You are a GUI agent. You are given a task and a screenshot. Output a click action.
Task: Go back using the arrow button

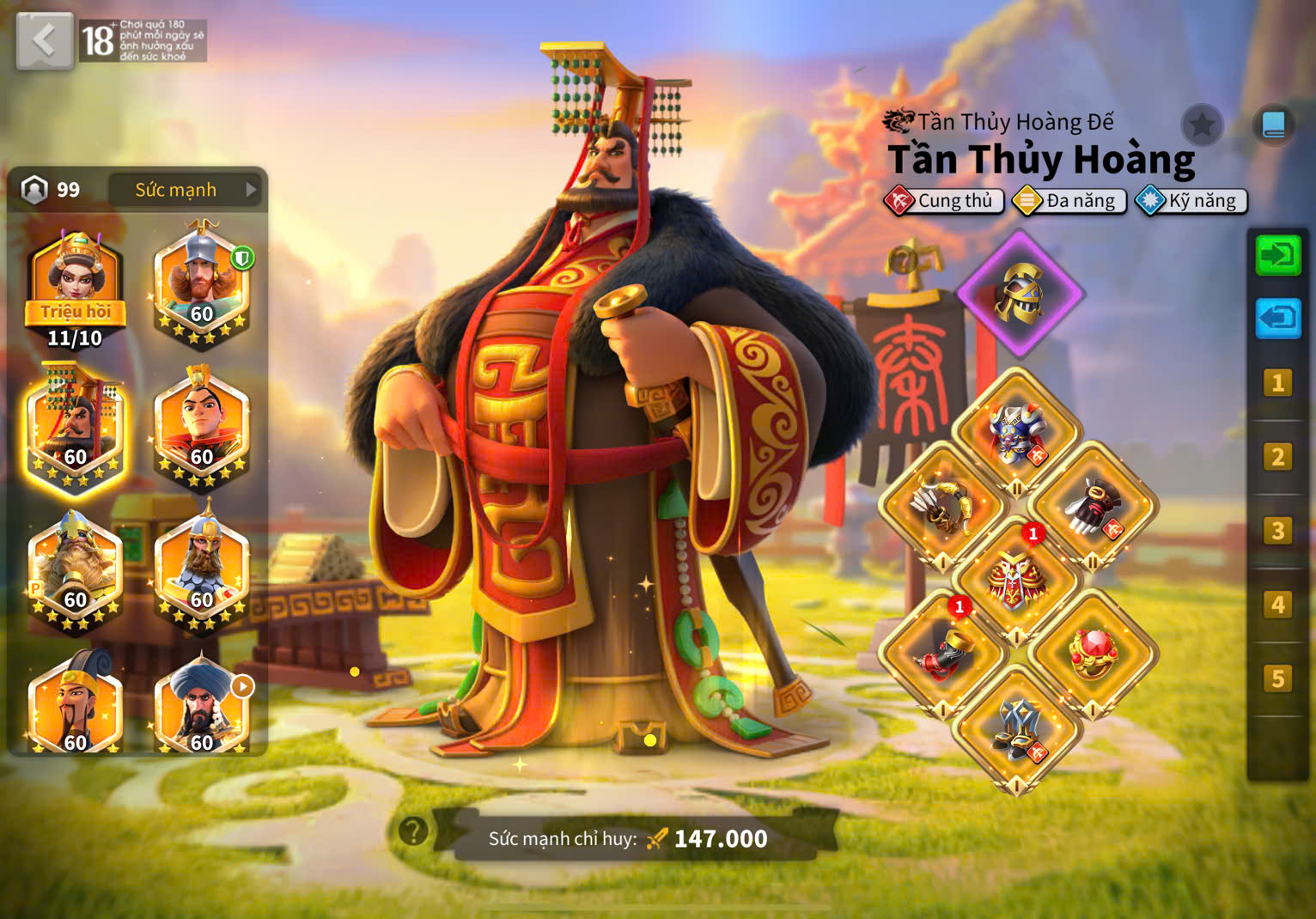point(44,40)
